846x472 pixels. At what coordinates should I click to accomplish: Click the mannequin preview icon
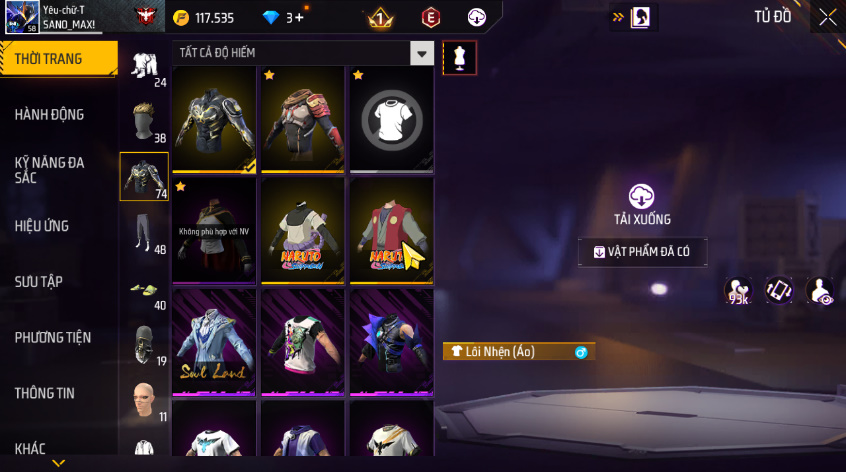tap(459, 57)
